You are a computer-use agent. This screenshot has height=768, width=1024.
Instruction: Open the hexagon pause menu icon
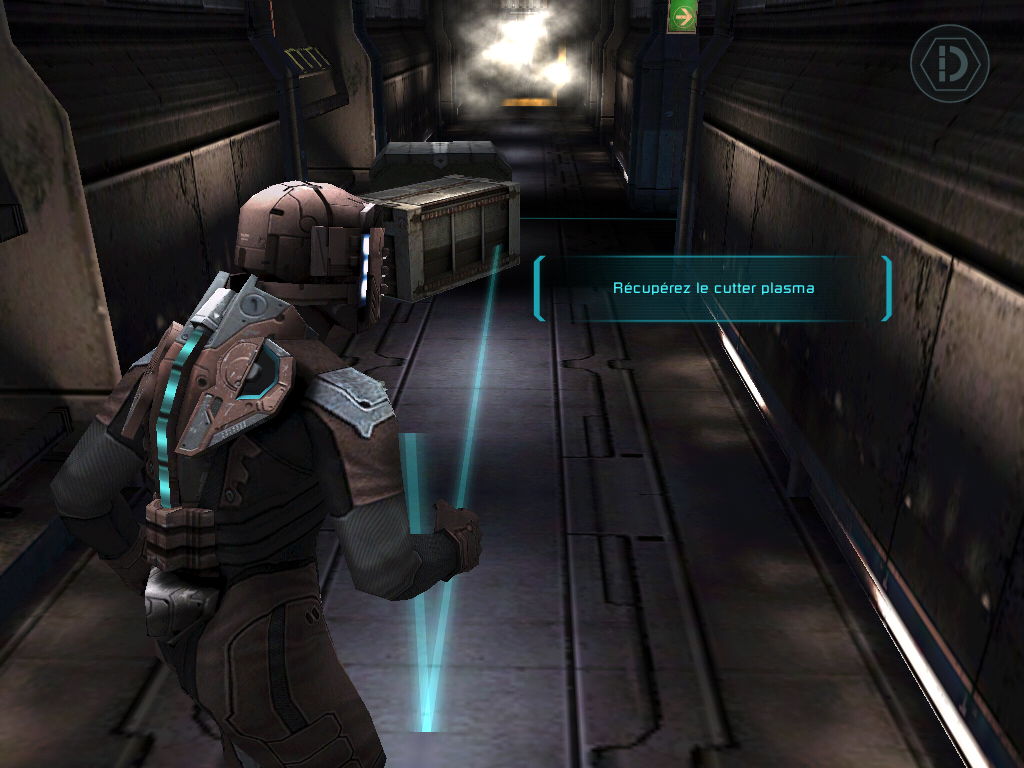coord(948,64)
